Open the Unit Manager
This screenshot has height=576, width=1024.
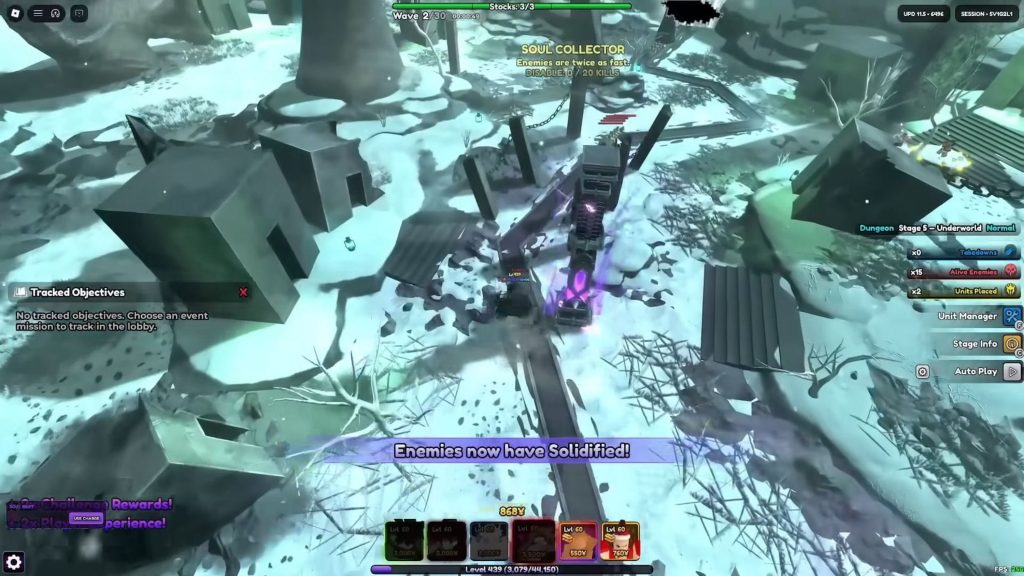[1012, 317]
